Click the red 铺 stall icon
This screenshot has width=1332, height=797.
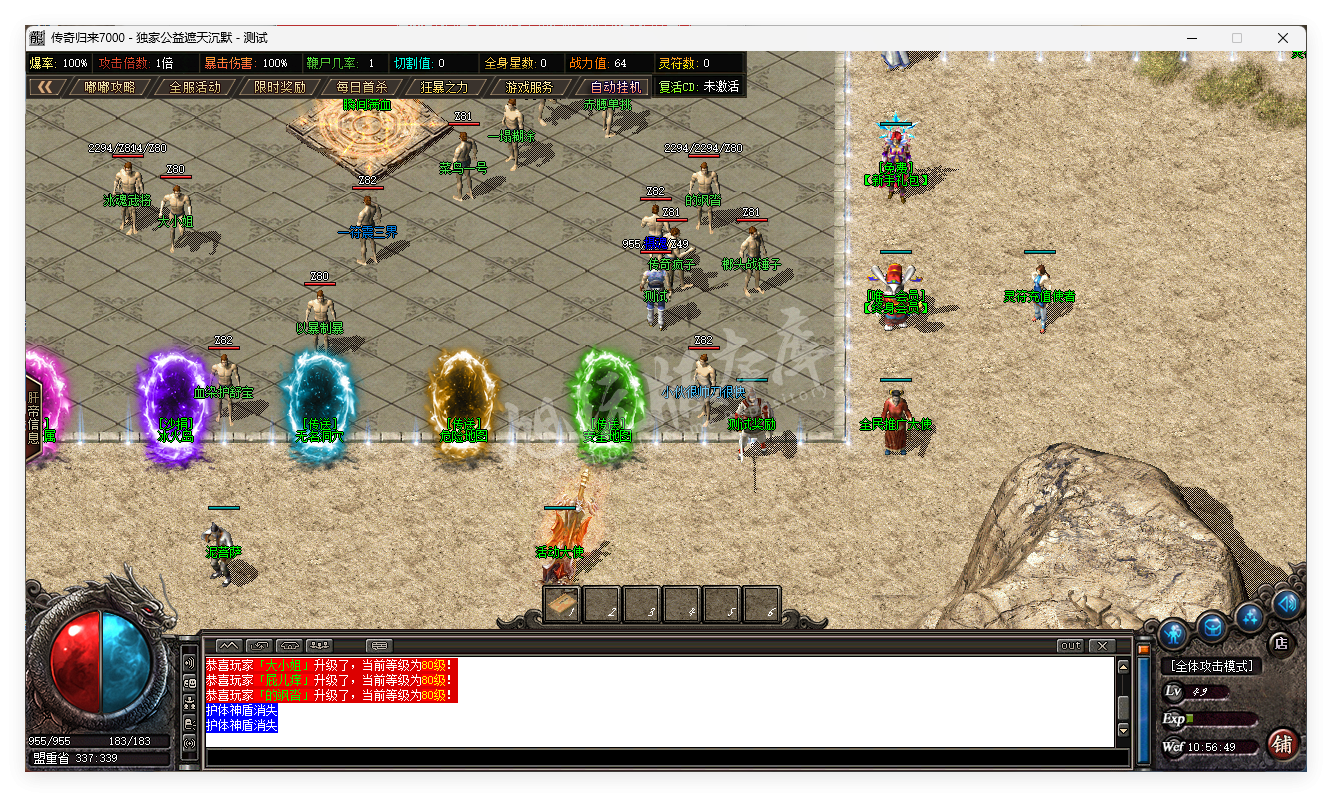click(x=1283, y=743)
